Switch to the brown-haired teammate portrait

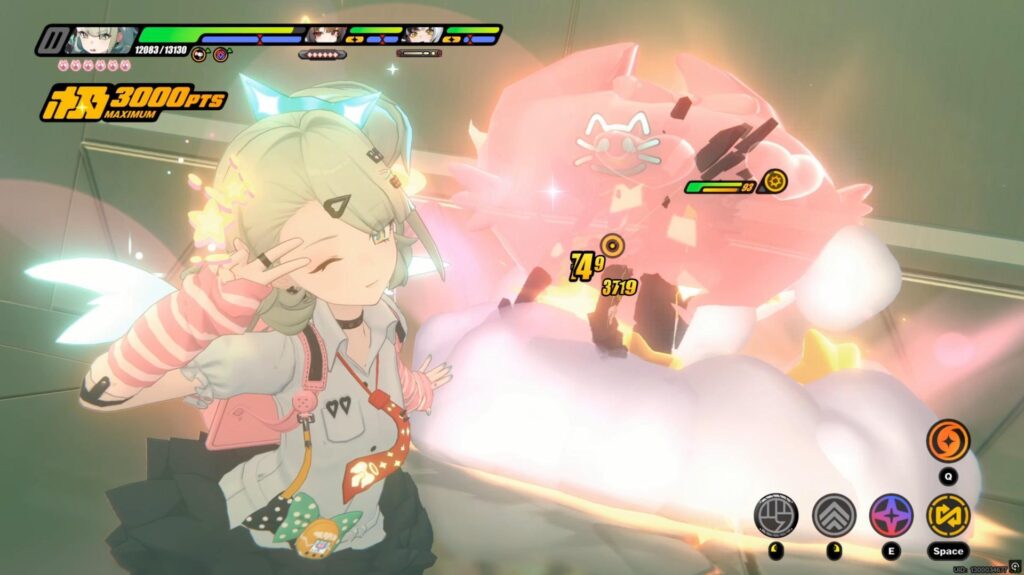pos(323,36)
